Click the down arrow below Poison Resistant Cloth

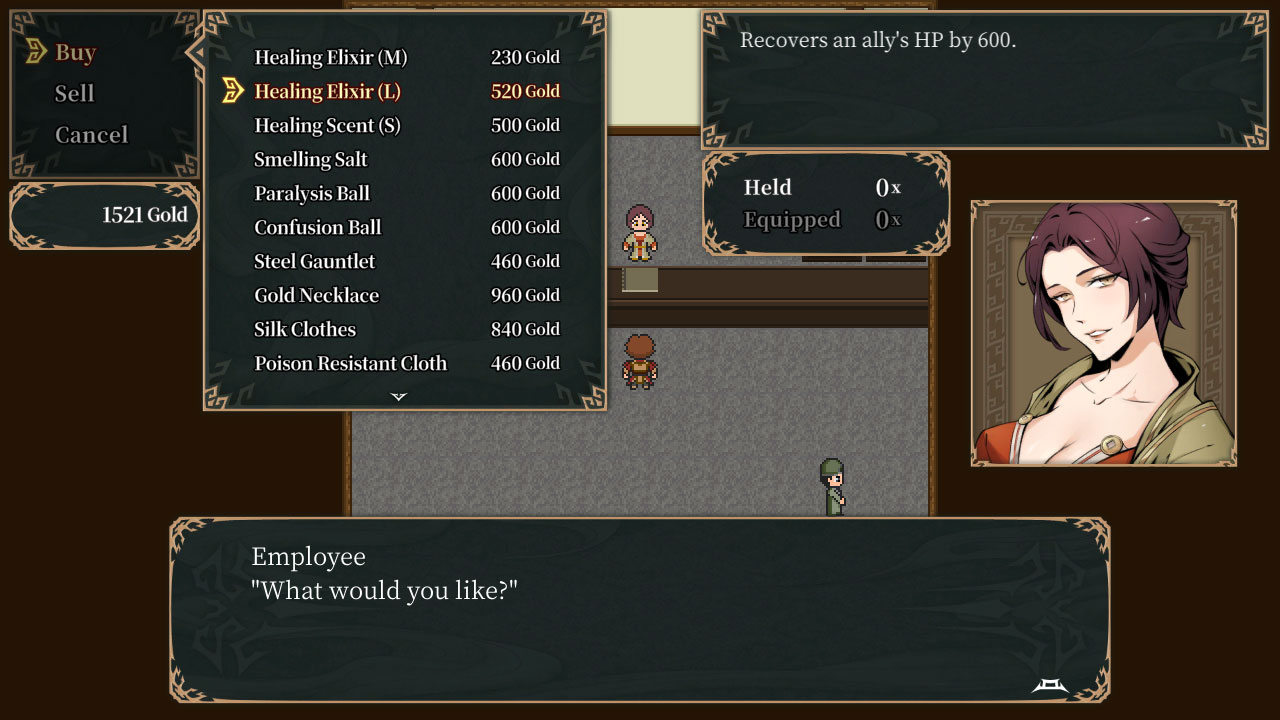[x=398, y=396]
